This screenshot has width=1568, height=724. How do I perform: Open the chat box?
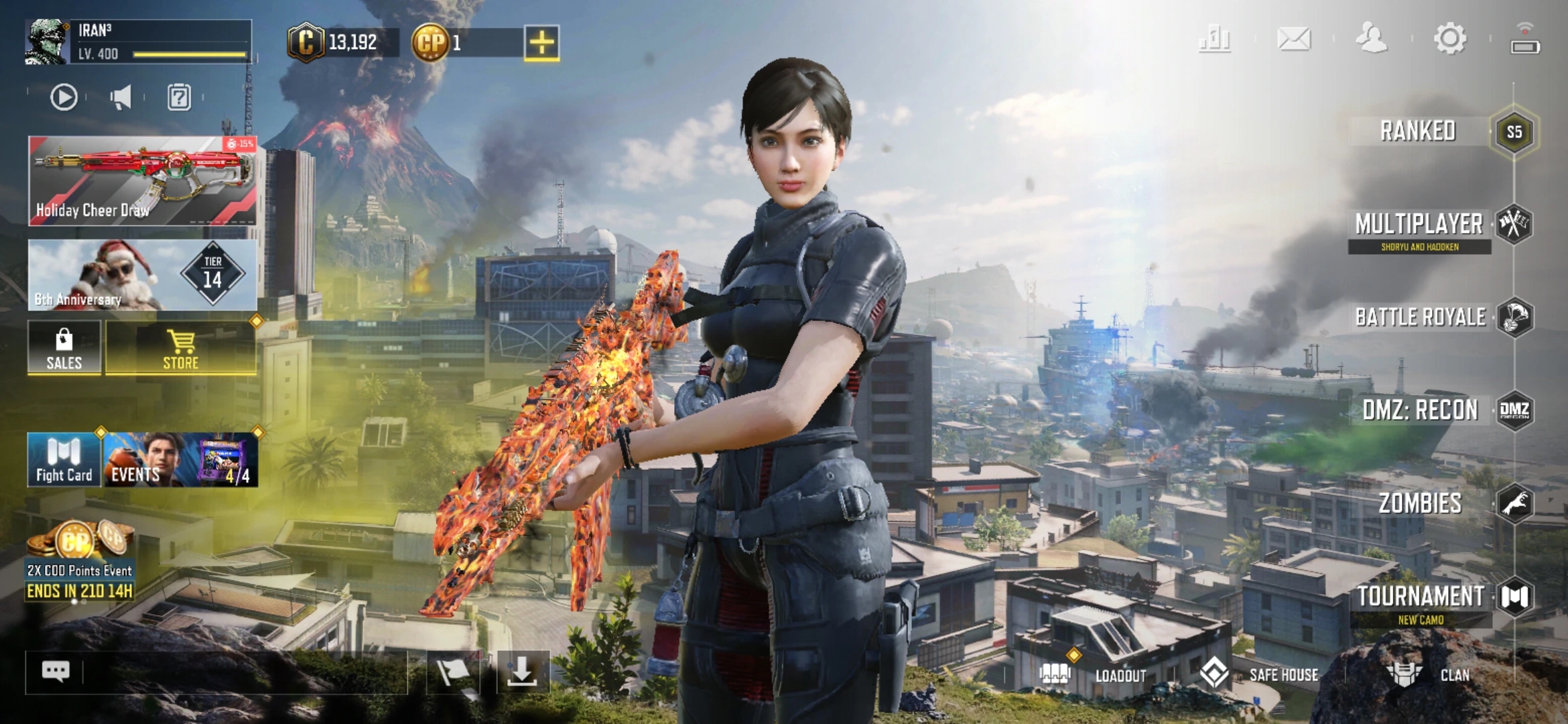point(56,671)
